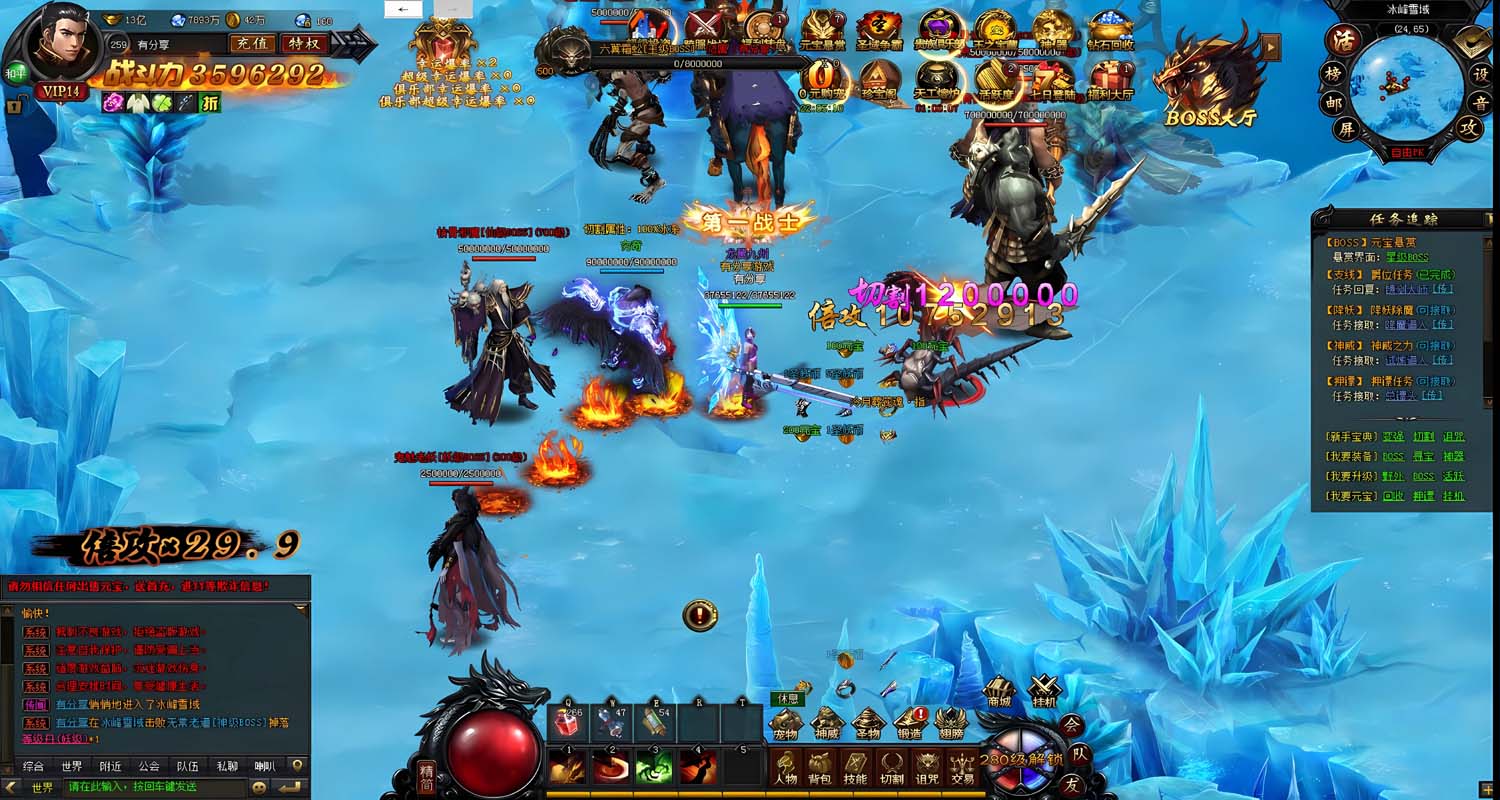Click the 星级BOSS link in quest tracker
This screenshot has height=800, width=1500.
[1406, 258]
